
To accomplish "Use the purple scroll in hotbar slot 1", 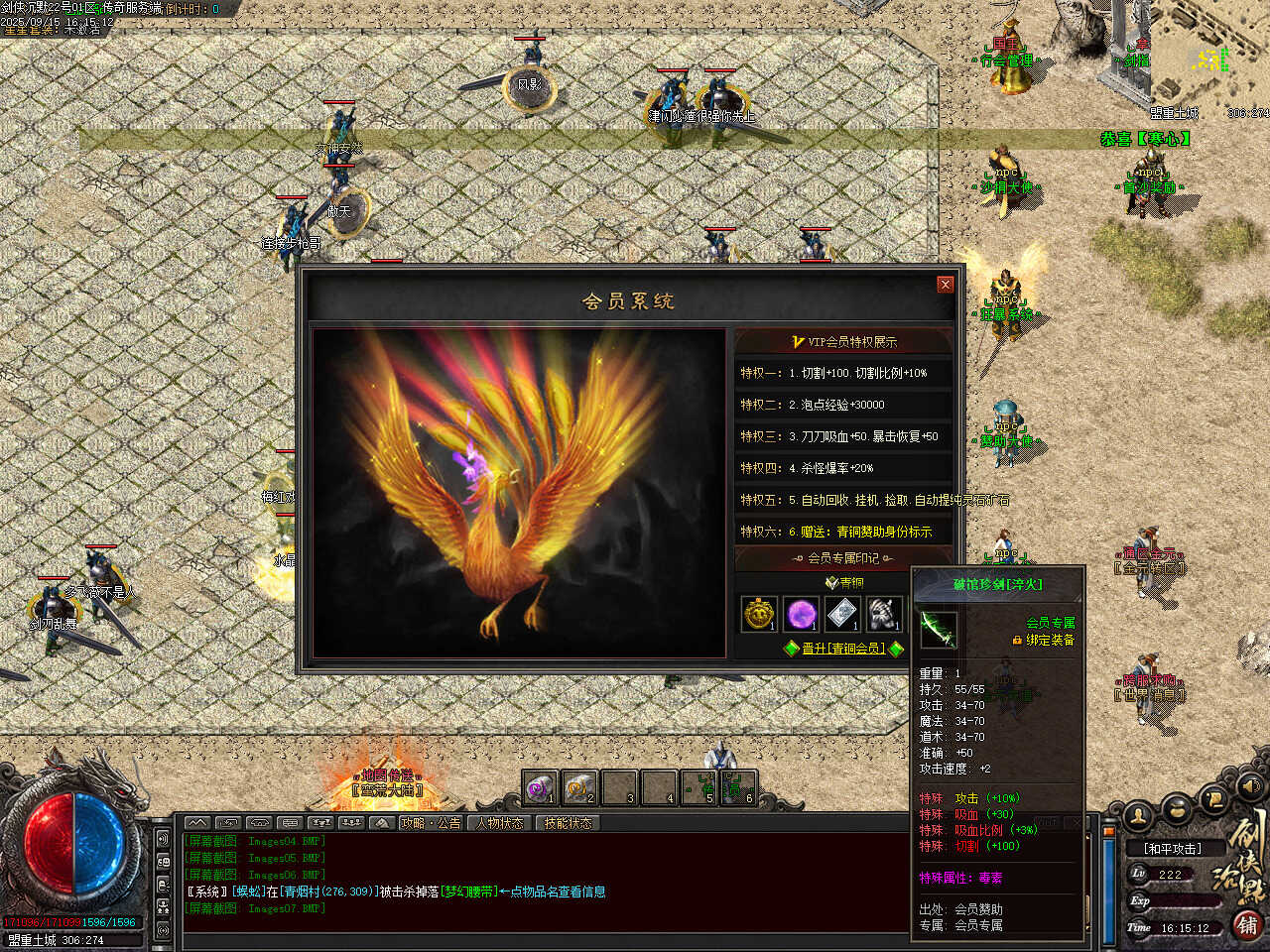I will click(539, 788).
